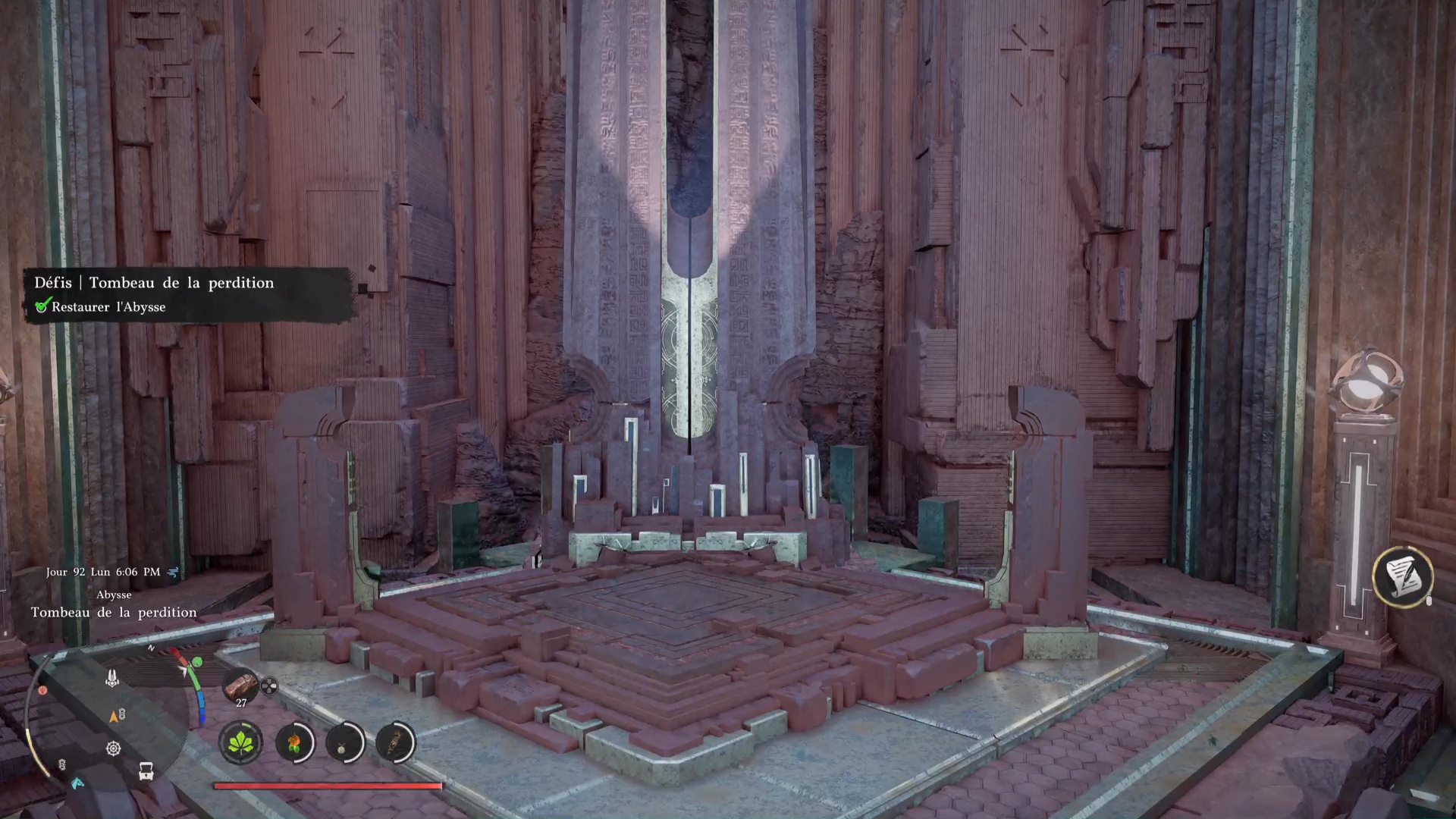Select the D-pad selector next to meat

[x=269, y=687]
